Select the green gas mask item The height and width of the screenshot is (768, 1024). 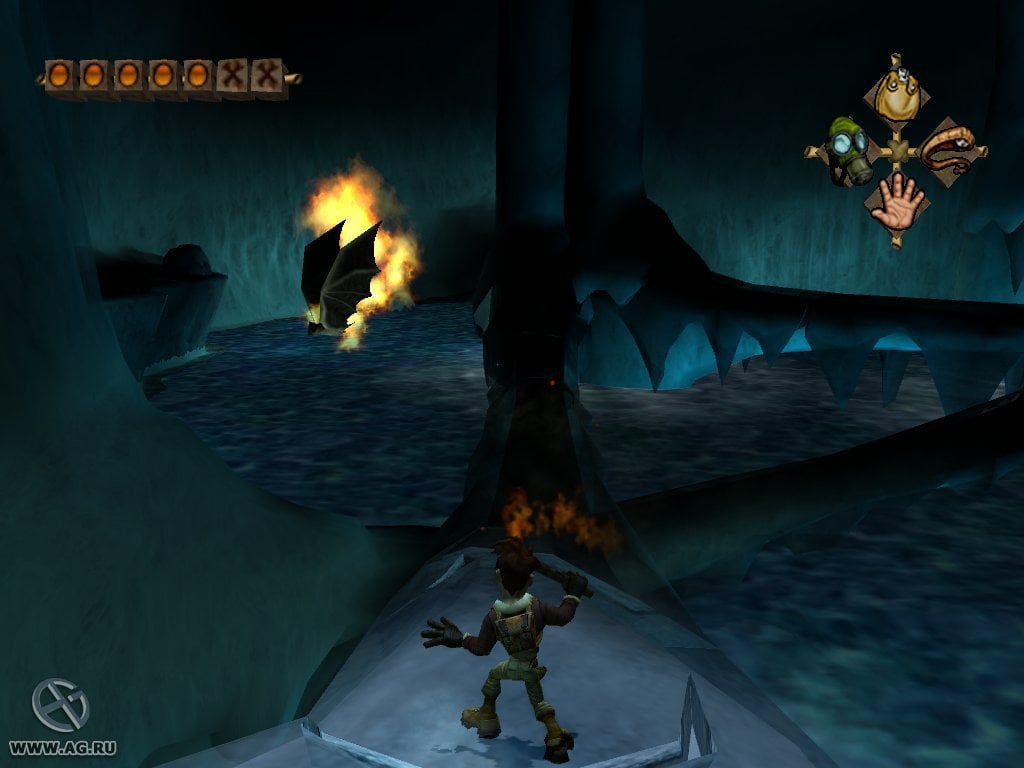[x=846, y=151]
